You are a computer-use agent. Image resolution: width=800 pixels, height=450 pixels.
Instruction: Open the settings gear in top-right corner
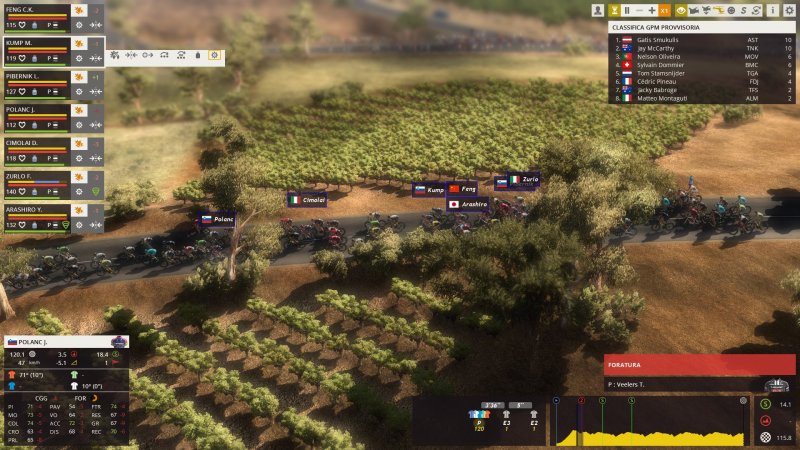tap(788, 10)
